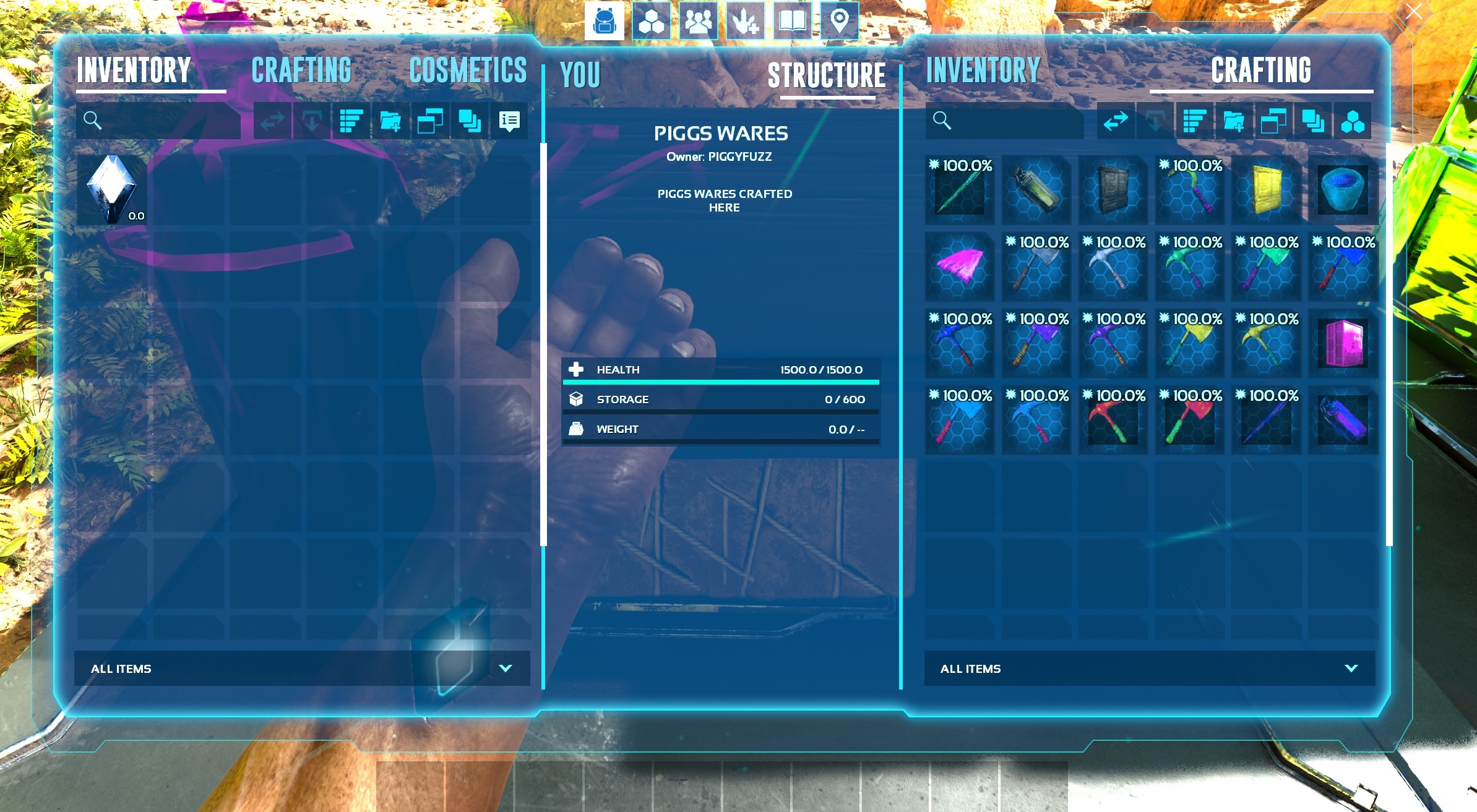Switch to the player Crafting tab
The width and height of the screenshot is (1477, 812).
pyautogui.click(x=301, y=71)
